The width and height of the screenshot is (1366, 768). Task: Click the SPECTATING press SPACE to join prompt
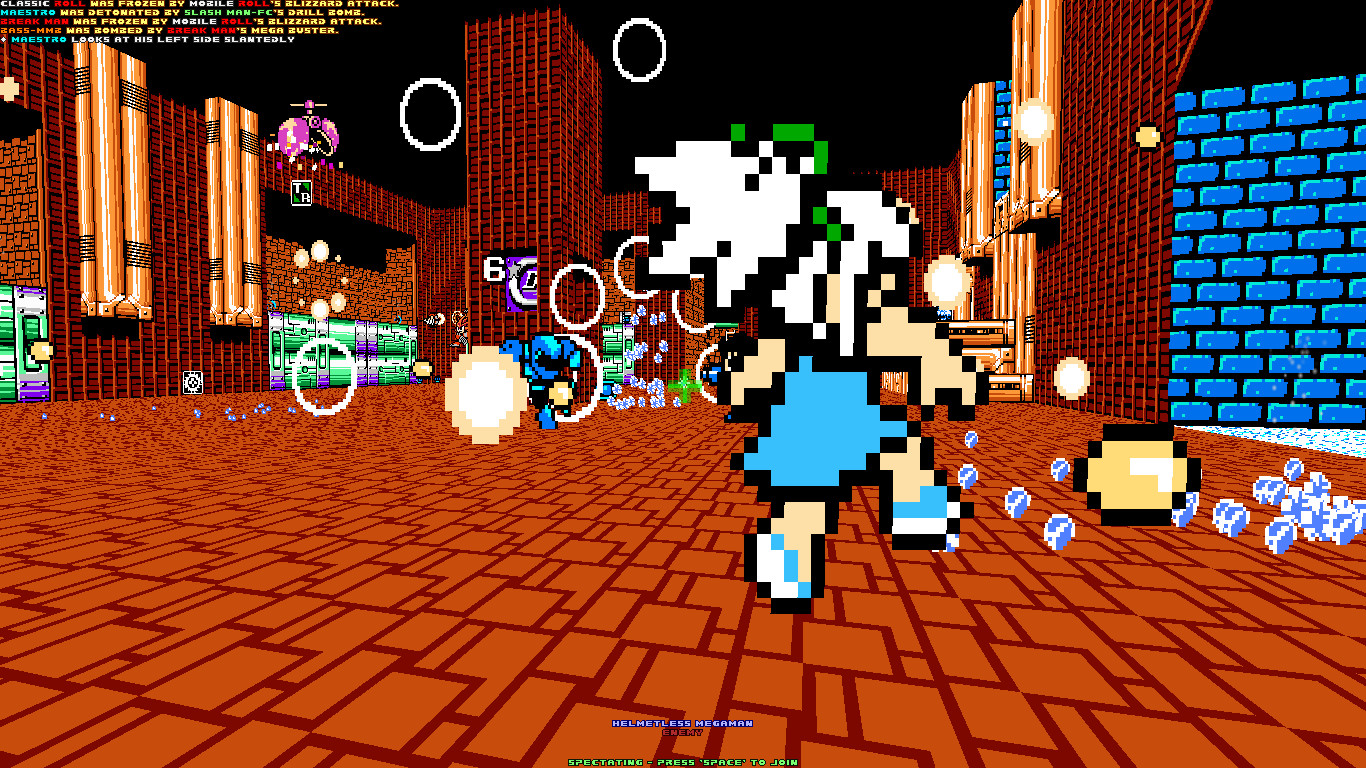click(683, 761)
